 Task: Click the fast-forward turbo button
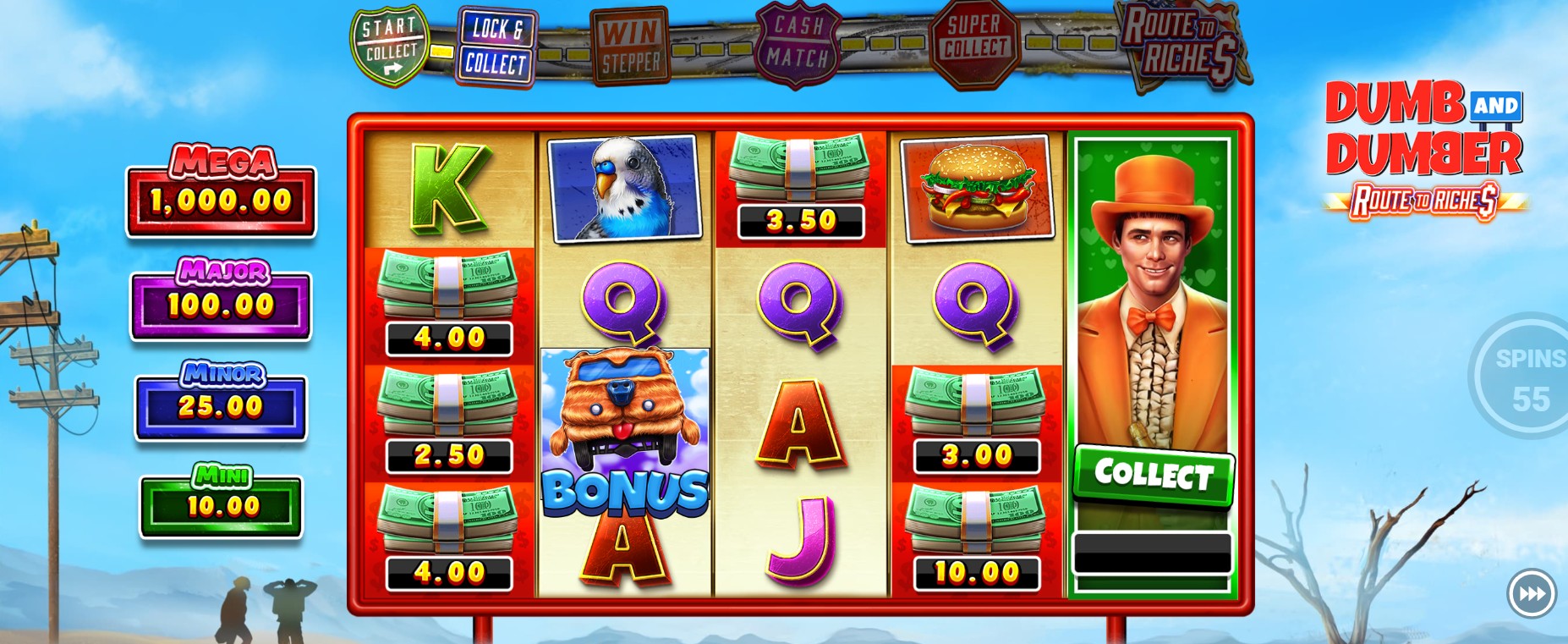click(1532, 594)
